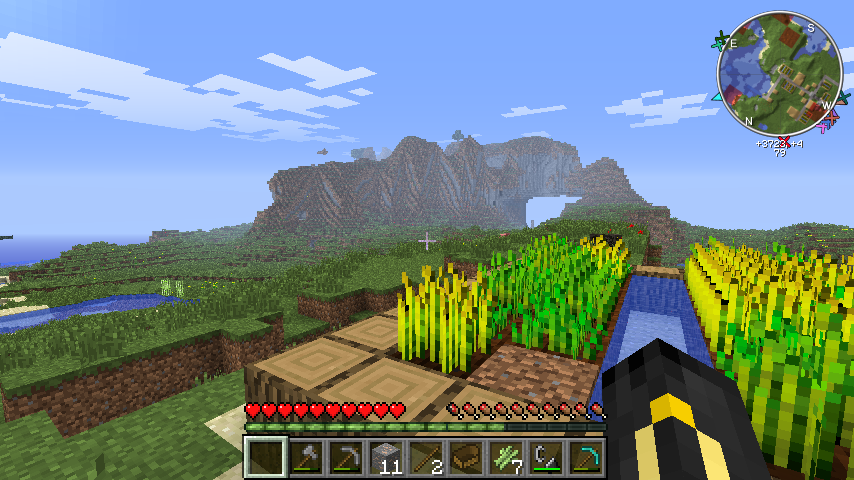Image resolution: width=854 pixels, height=480 pixels.
Task: Equip the flint and steel
Action: (x=546, y=458)
